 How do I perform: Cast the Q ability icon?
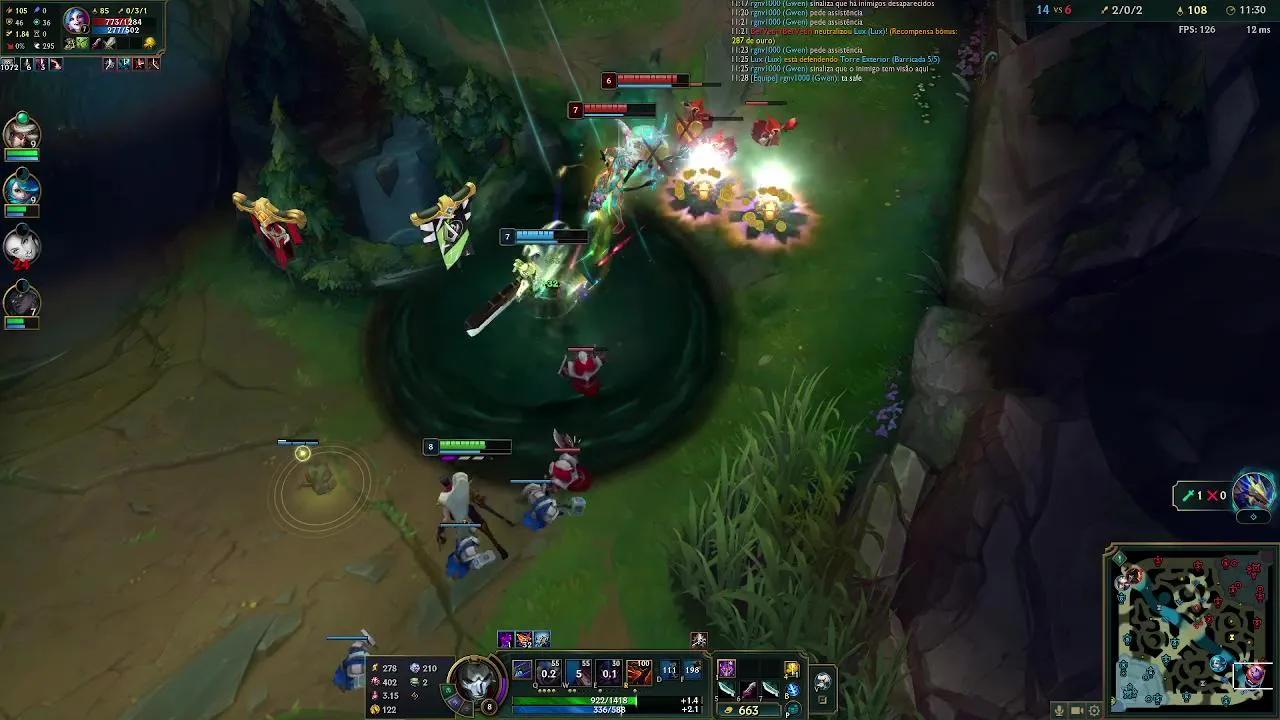pyautogui.click(x=546, y=670)
